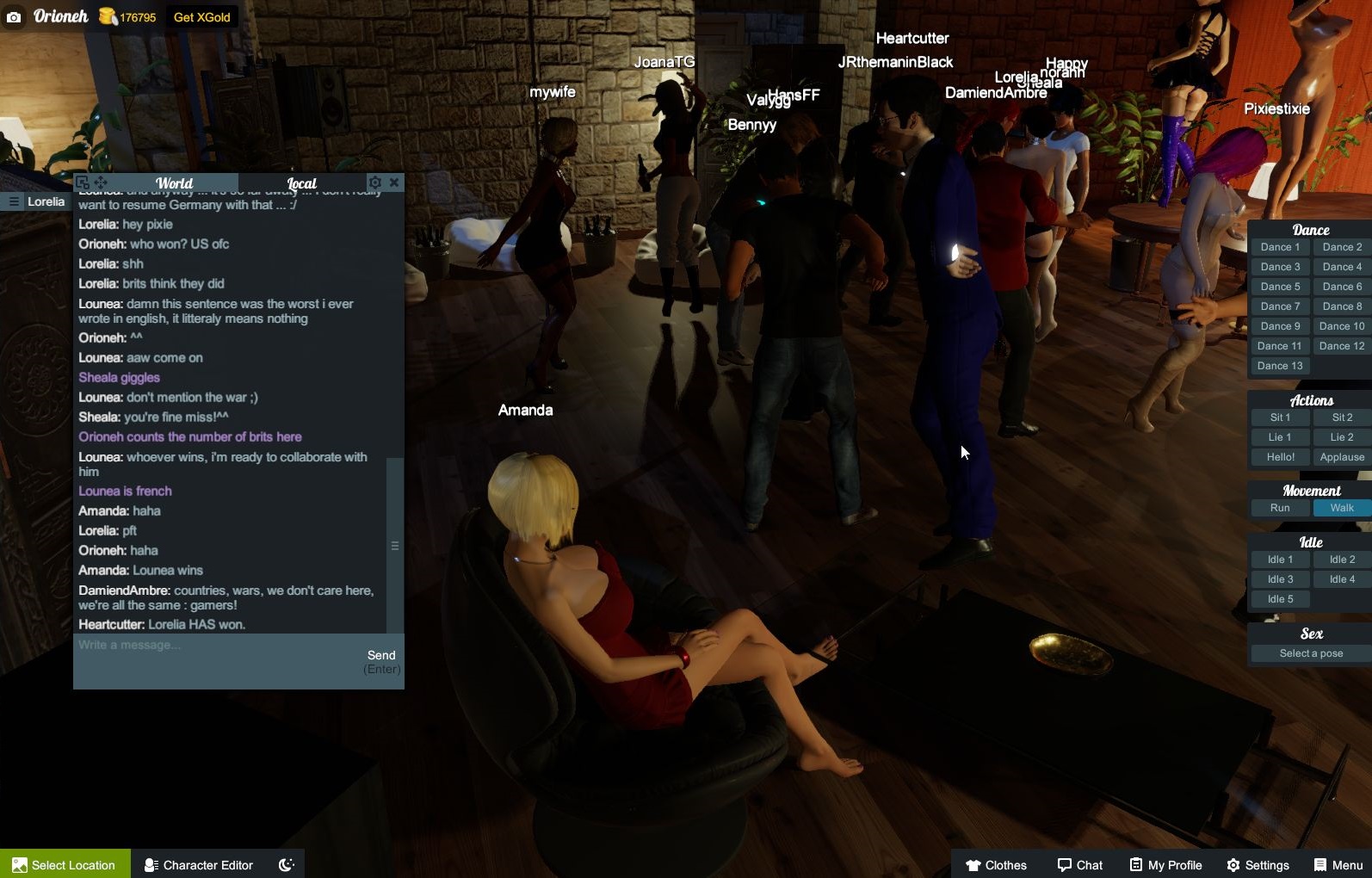
Task: Take a screenshot with the camera icon
Action: (14, 17)
